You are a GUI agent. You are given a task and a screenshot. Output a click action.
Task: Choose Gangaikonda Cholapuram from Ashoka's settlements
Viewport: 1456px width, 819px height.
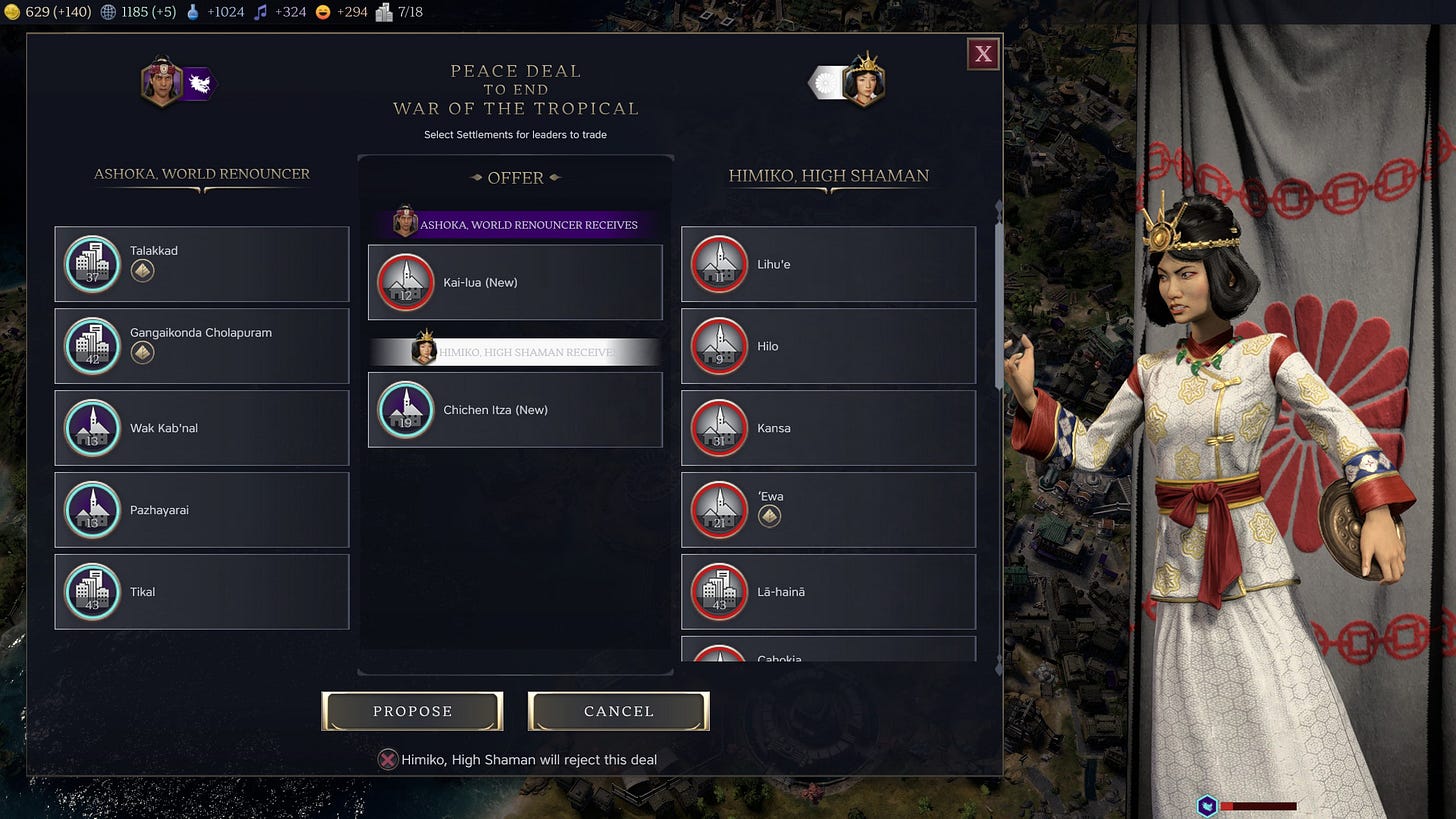202,346
